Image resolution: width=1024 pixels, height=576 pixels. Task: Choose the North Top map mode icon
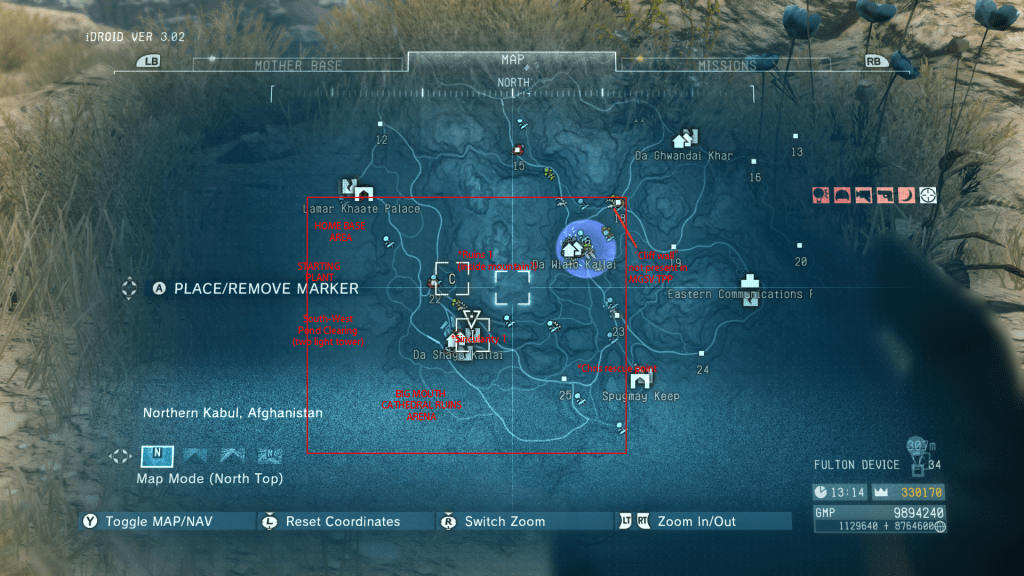(156, 456)
